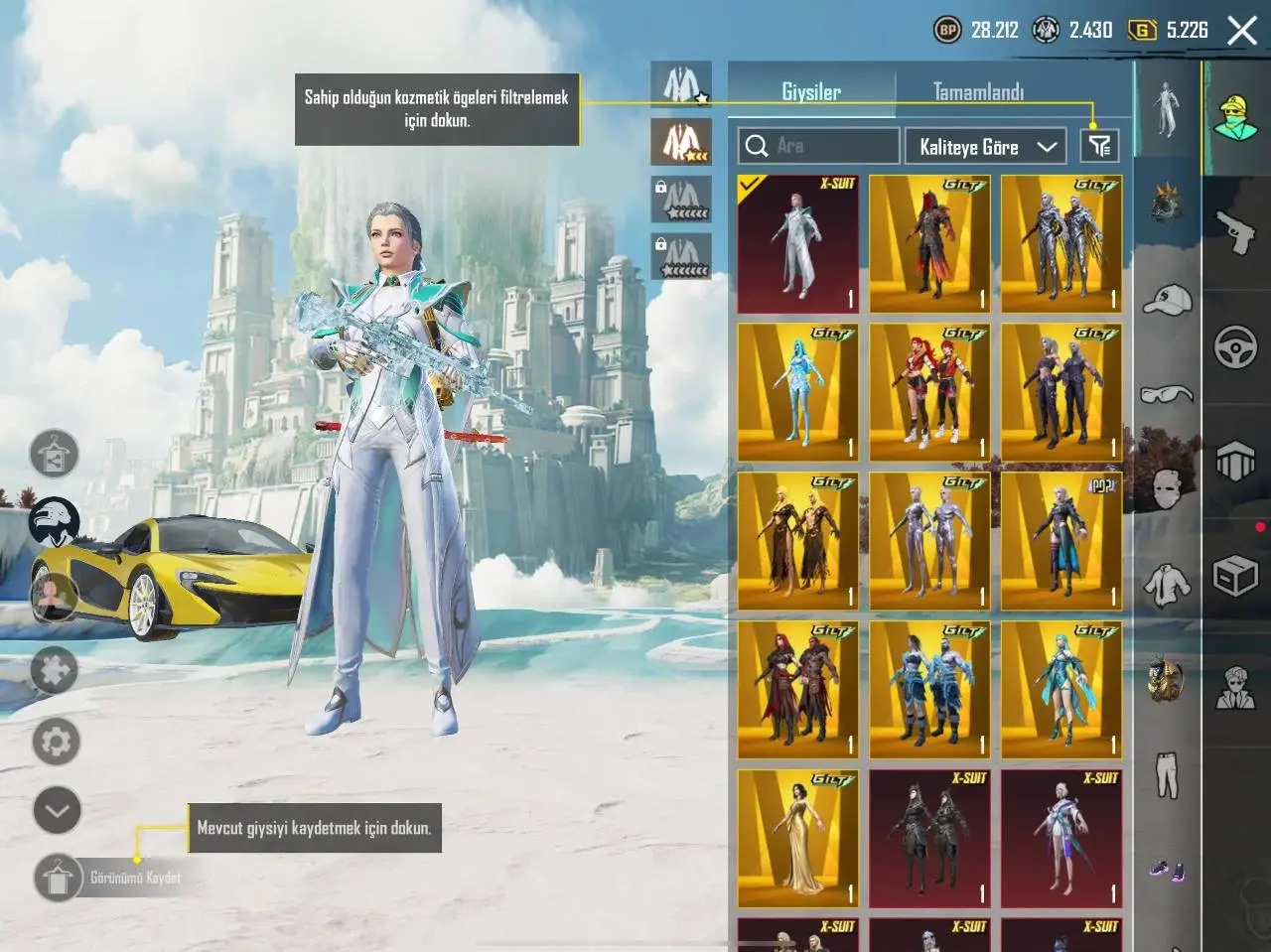Choose the glasses category icon
The height and width of the screenshot is (952, 1271).
pyautogui.click(x=1167, y=395)
